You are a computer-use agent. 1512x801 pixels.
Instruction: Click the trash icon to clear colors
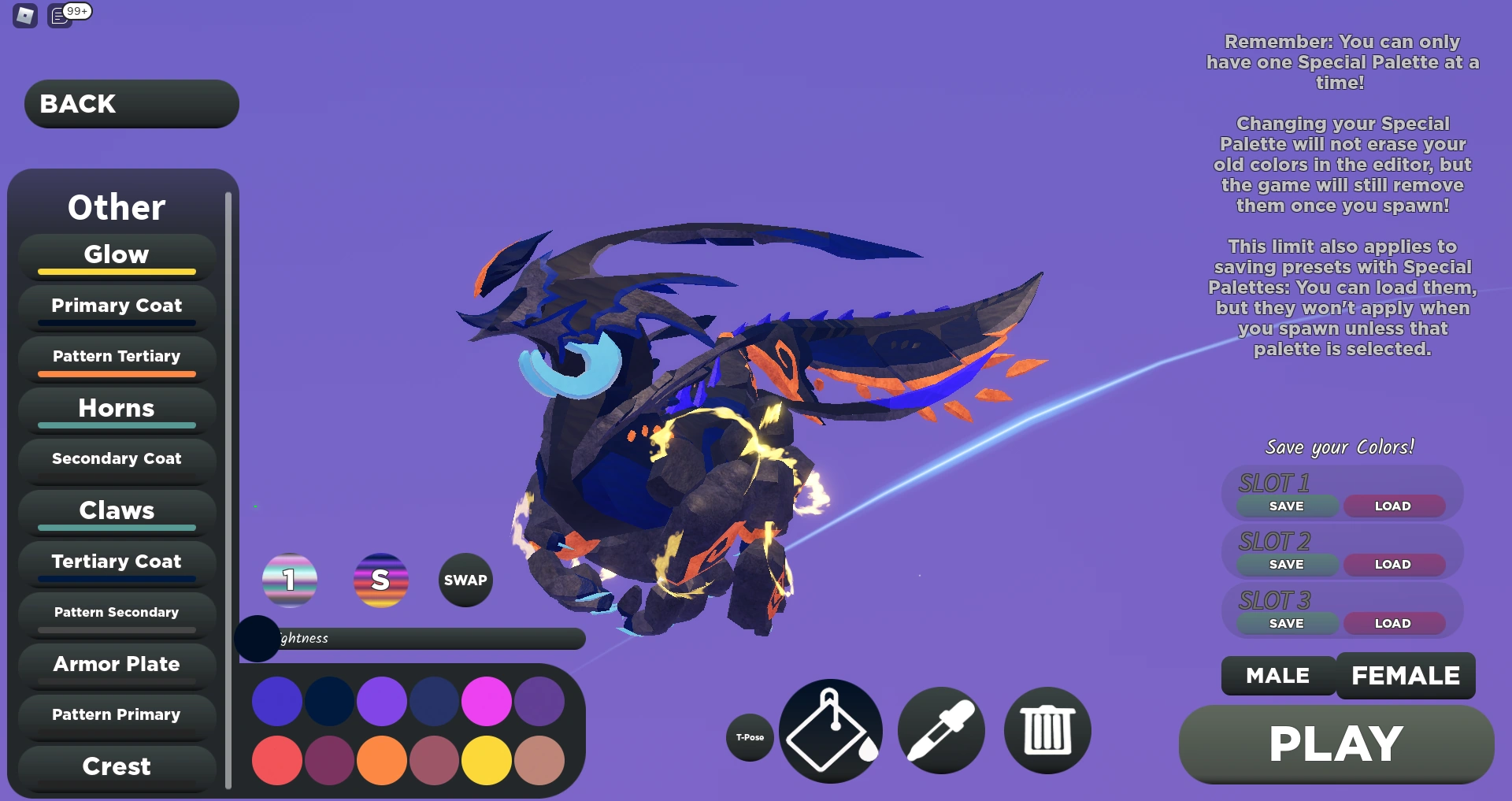point(1047,731)
